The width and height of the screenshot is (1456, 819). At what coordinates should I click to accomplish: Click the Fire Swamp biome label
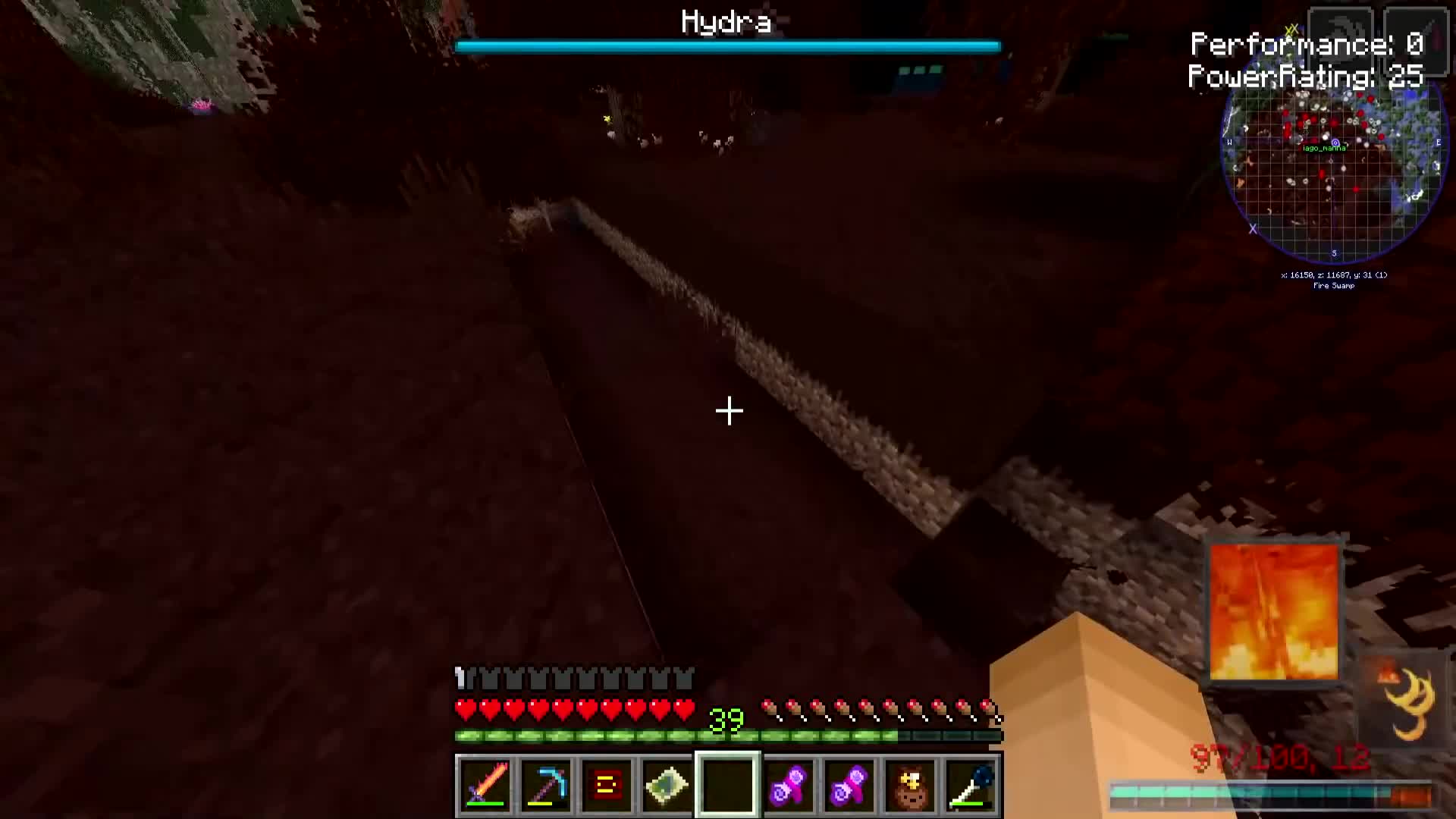(x=1333, y=286)
